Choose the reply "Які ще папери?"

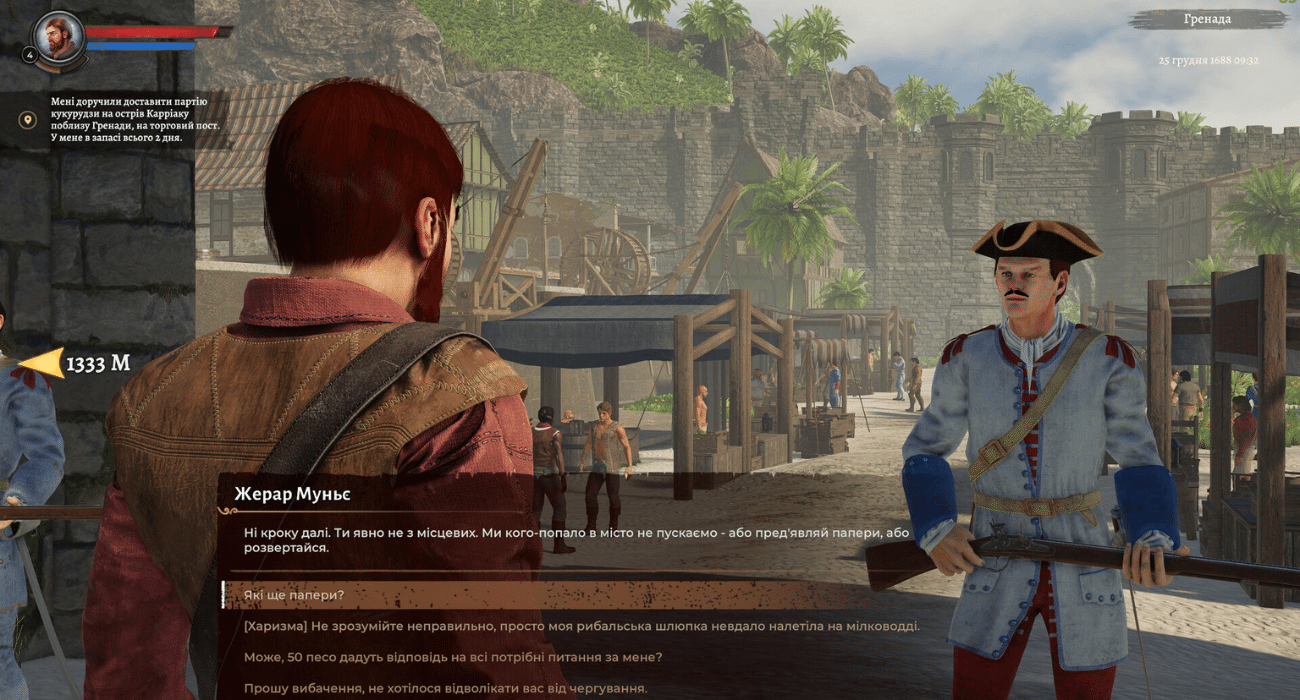coord(294,596)
